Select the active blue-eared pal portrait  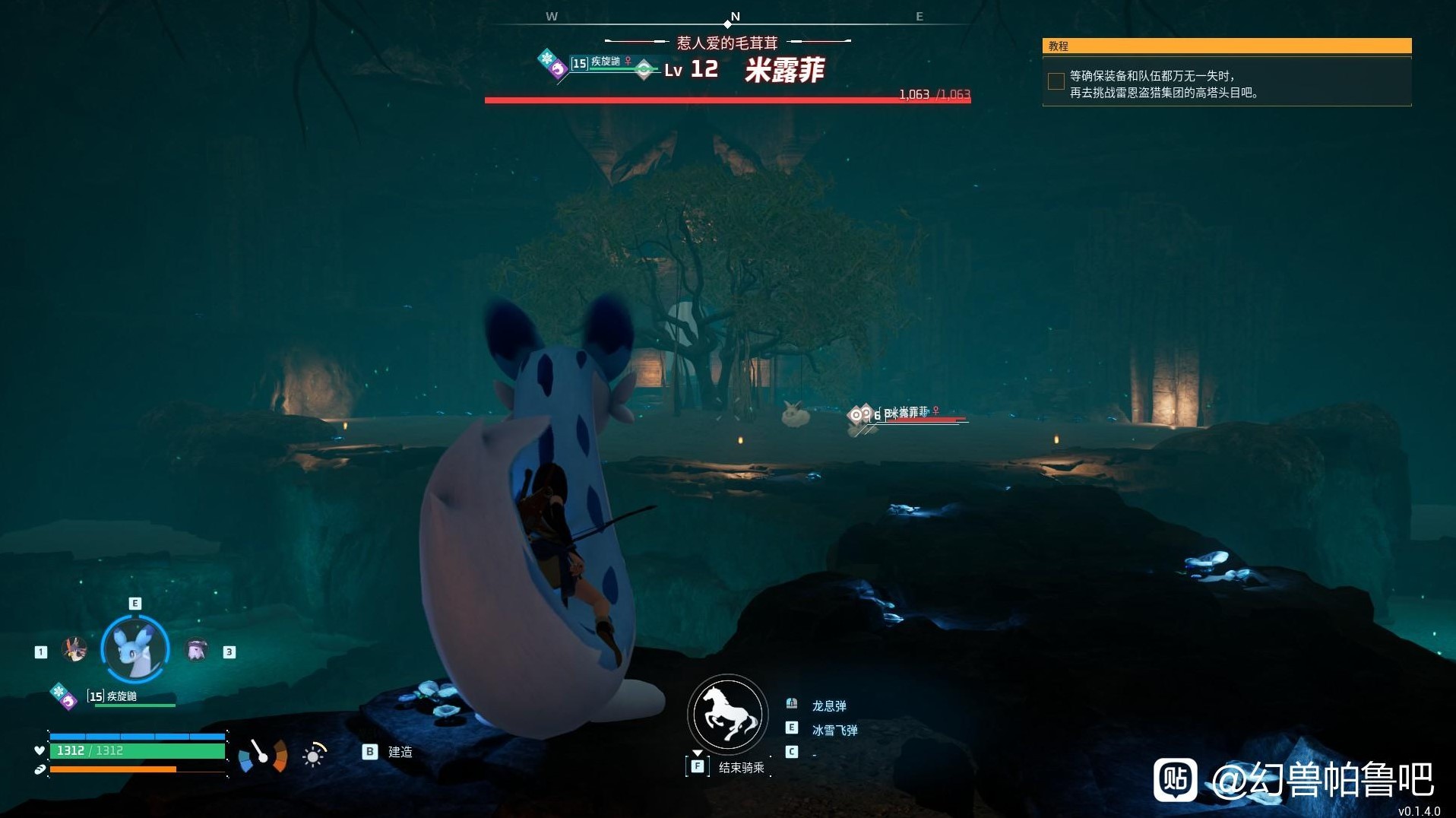click(x=135, y=648)
